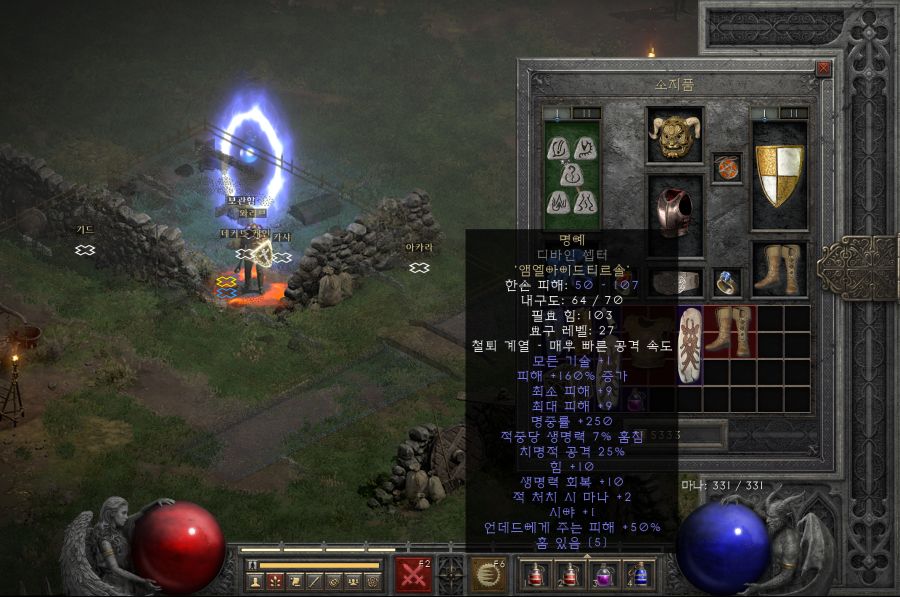Open the F6 right-click skill selector
Screen dimensions: 900x597
489,575
